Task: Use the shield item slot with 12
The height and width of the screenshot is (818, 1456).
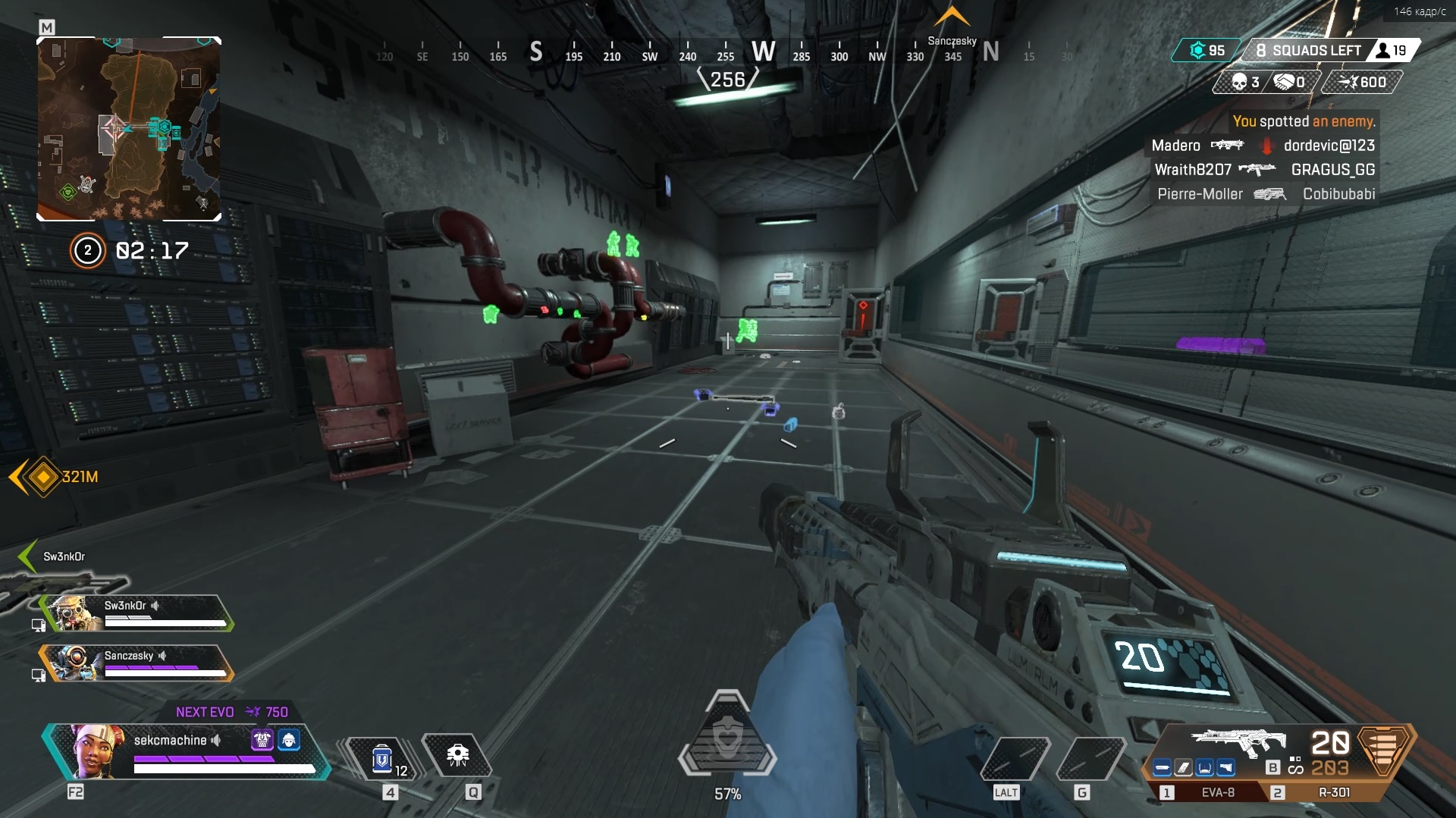Action: point(382,758)
